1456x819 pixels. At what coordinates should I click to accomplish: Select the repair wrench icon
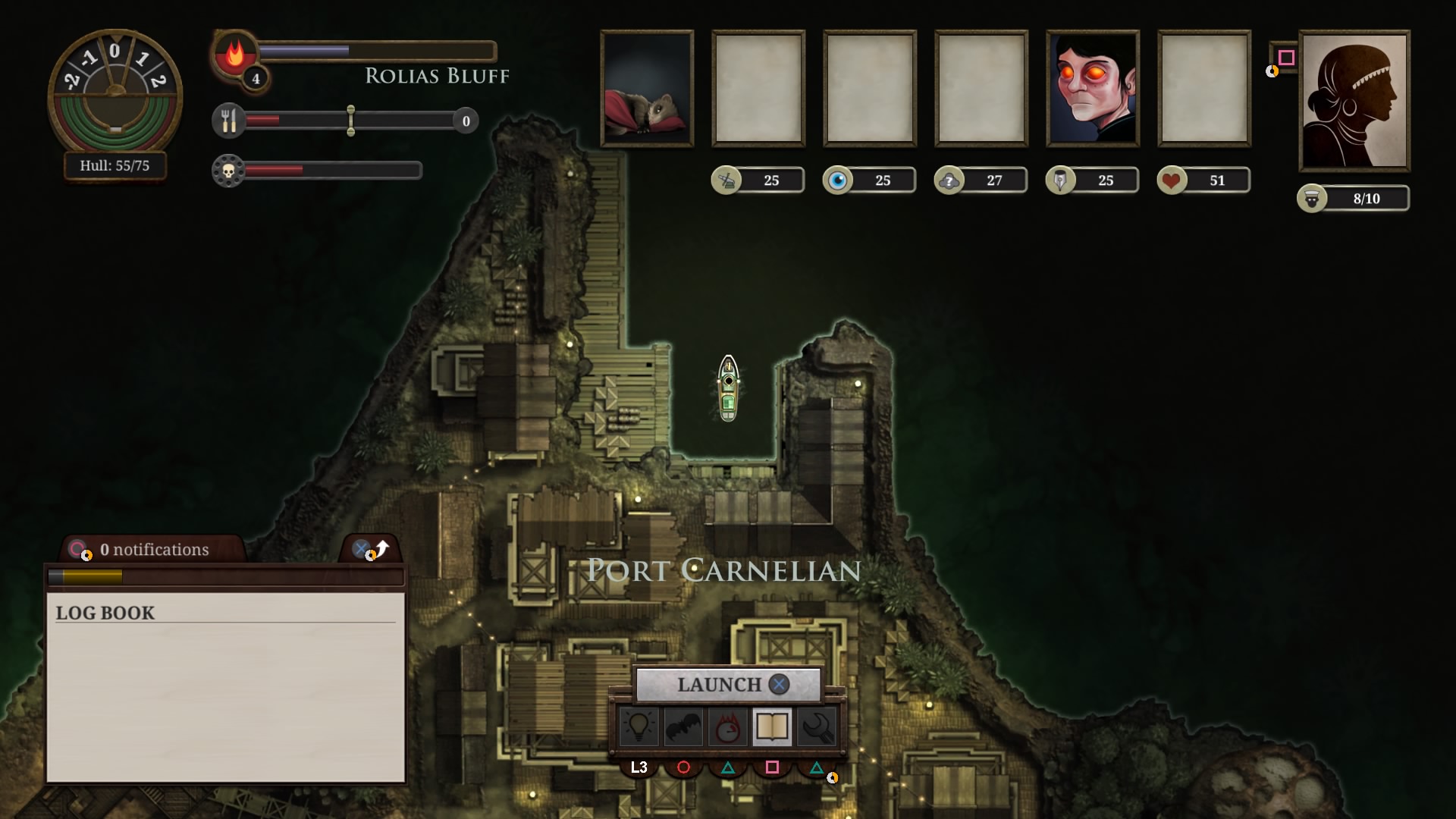tap(817, 726)
